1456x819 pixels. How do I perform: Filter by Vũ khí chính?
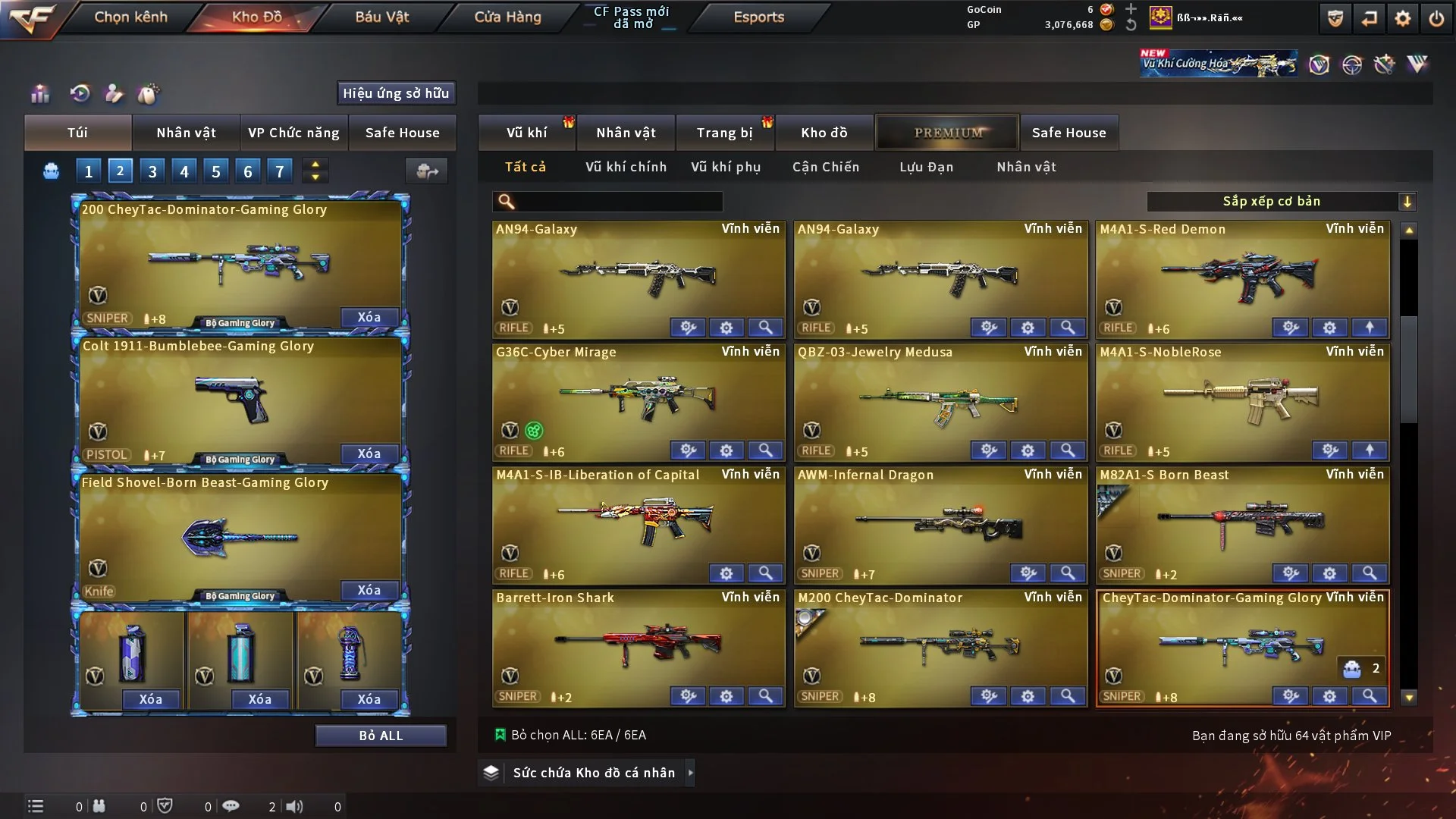click(626, 167)
